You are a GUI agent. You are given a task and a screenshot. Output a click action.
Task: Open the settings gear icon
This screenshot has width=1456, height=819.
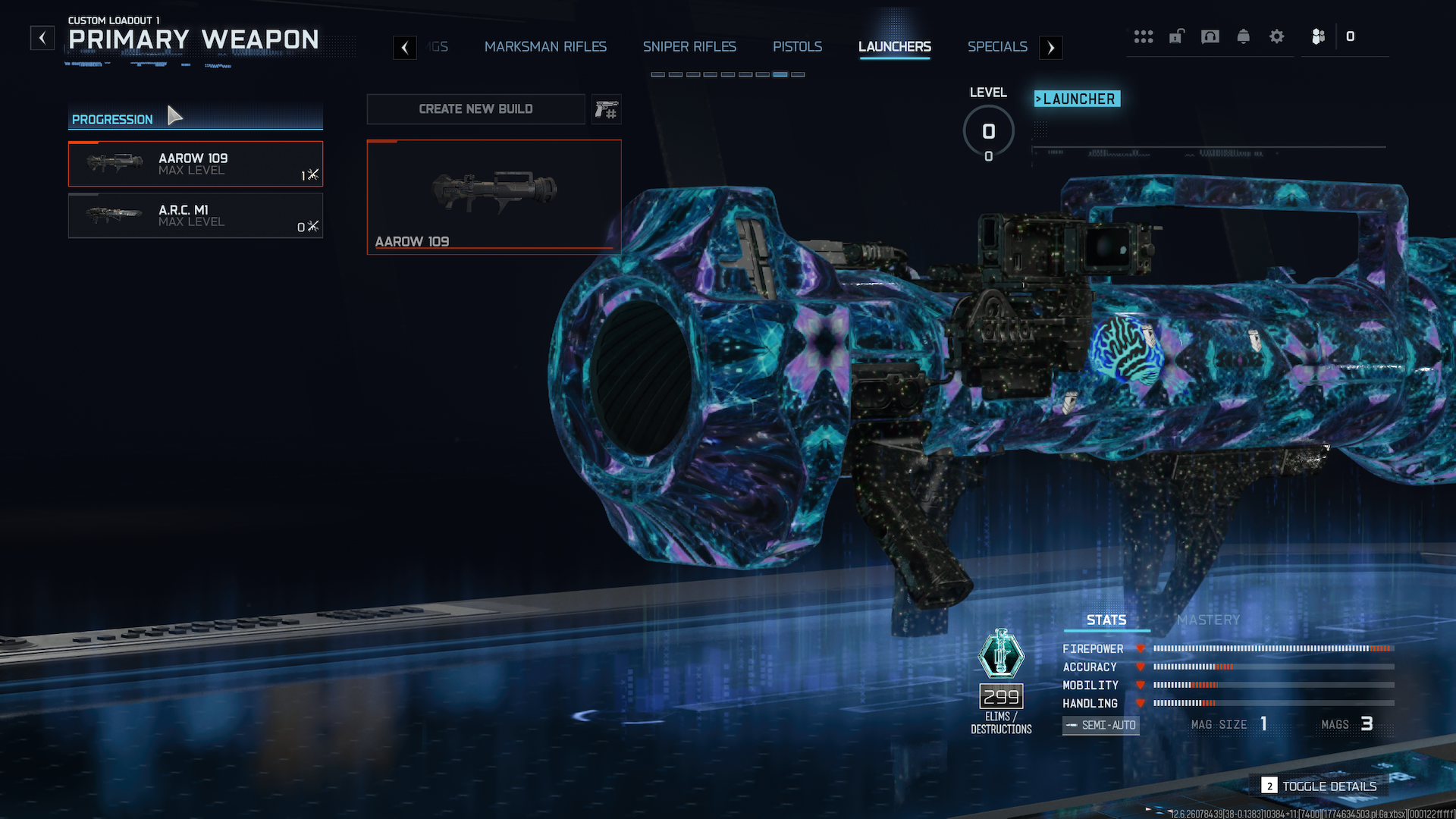pyautogui.click(x=1276, y=36)
